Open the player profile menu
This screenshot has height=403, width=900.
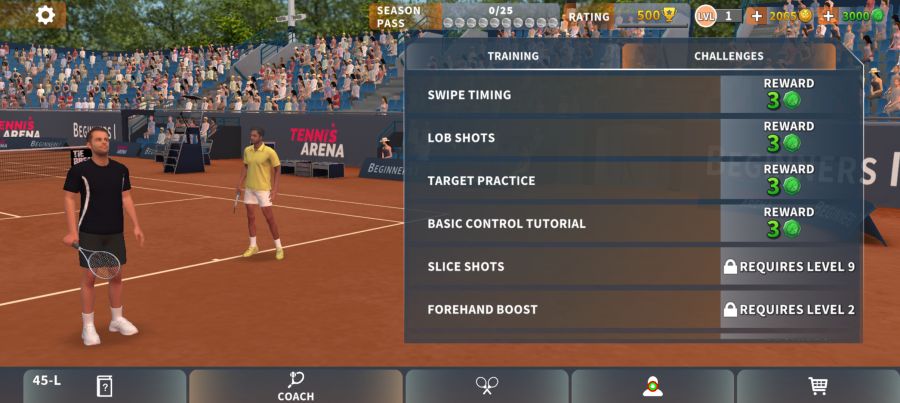coord(652,386)
